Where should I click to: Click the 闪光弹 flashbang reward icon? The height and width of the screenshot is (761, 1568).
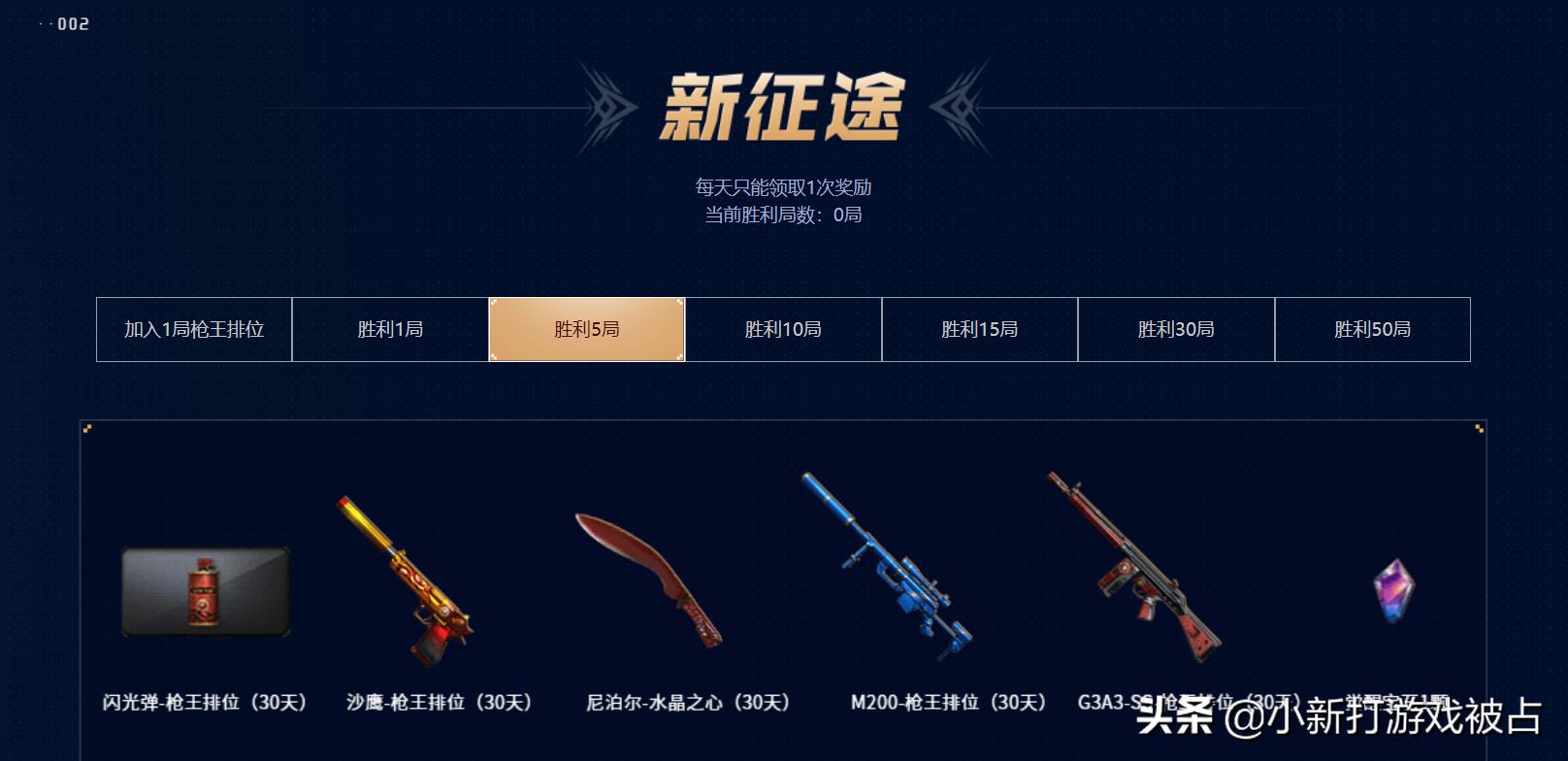point(207,594)
